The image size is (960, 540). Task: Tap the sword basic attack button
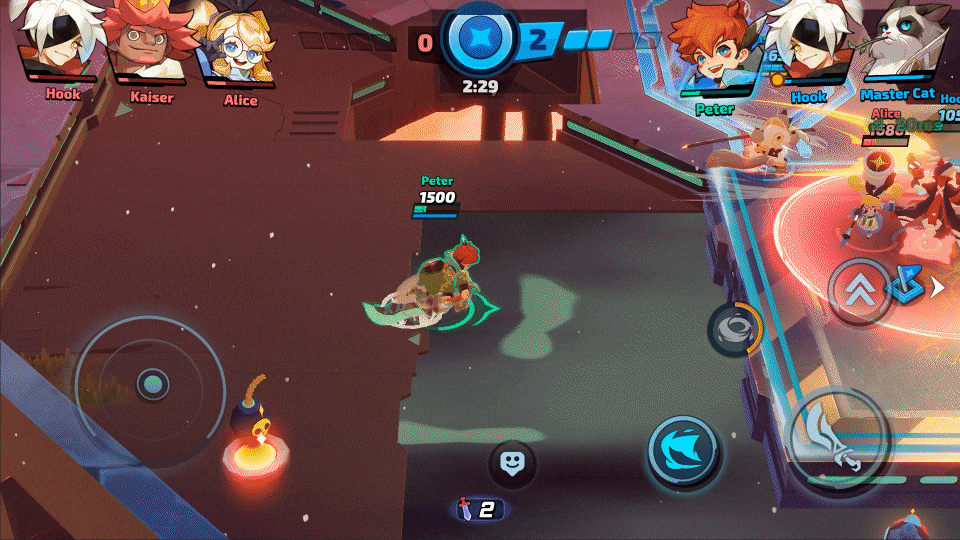click(838, 437)
